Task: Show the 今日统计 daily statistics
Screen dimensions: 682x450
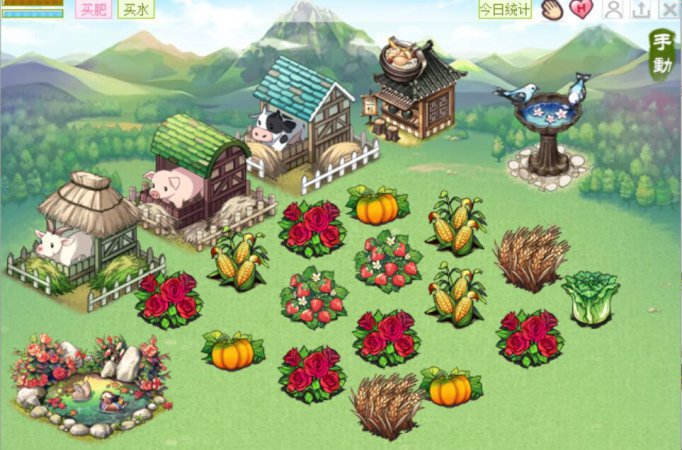Action: (504, 9)
